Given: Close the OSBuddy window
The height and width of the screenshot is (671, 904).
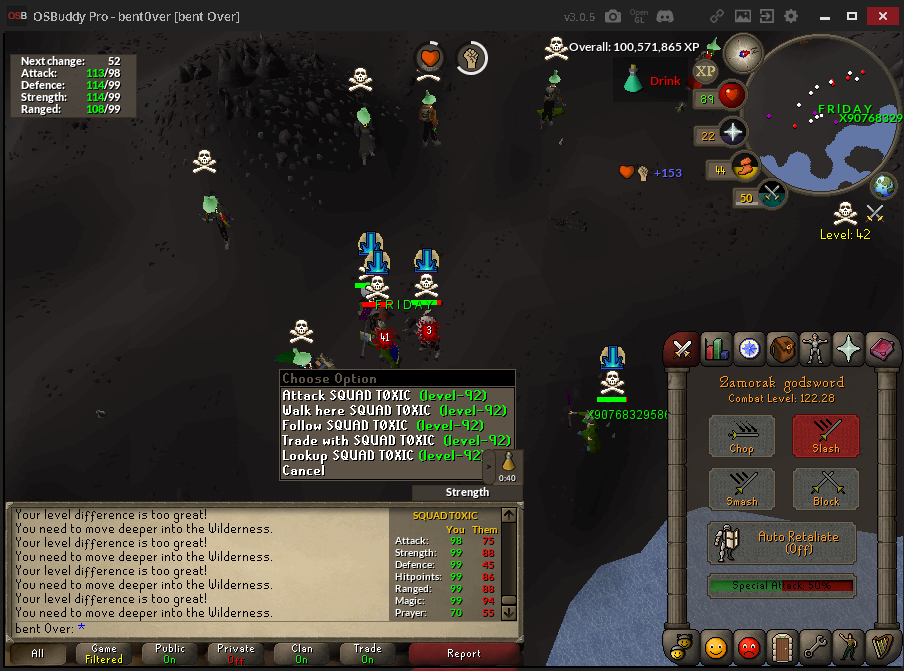Looking at the screenshot, I should coord(884,16).
